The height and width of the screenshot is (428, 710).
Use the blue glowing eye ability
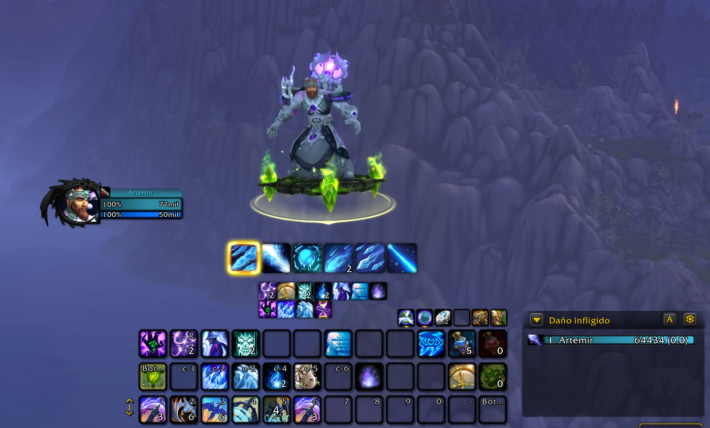click(x=431, y=344)
